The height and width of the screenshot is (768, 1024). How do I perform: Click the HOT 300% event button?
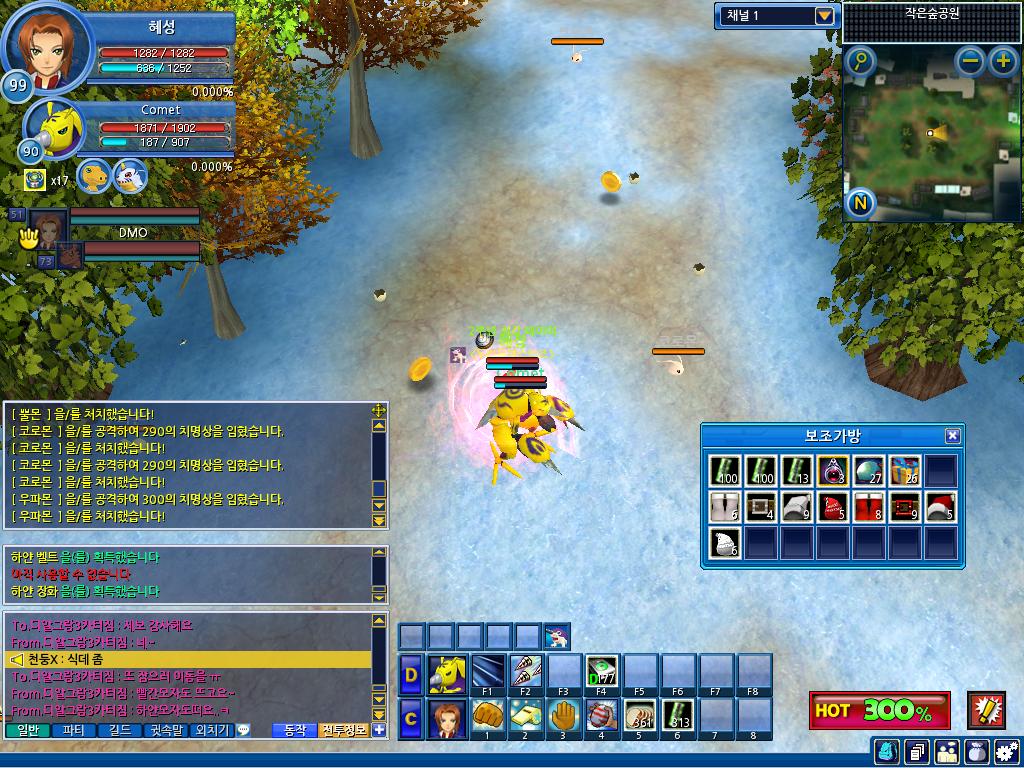[879, 710]
